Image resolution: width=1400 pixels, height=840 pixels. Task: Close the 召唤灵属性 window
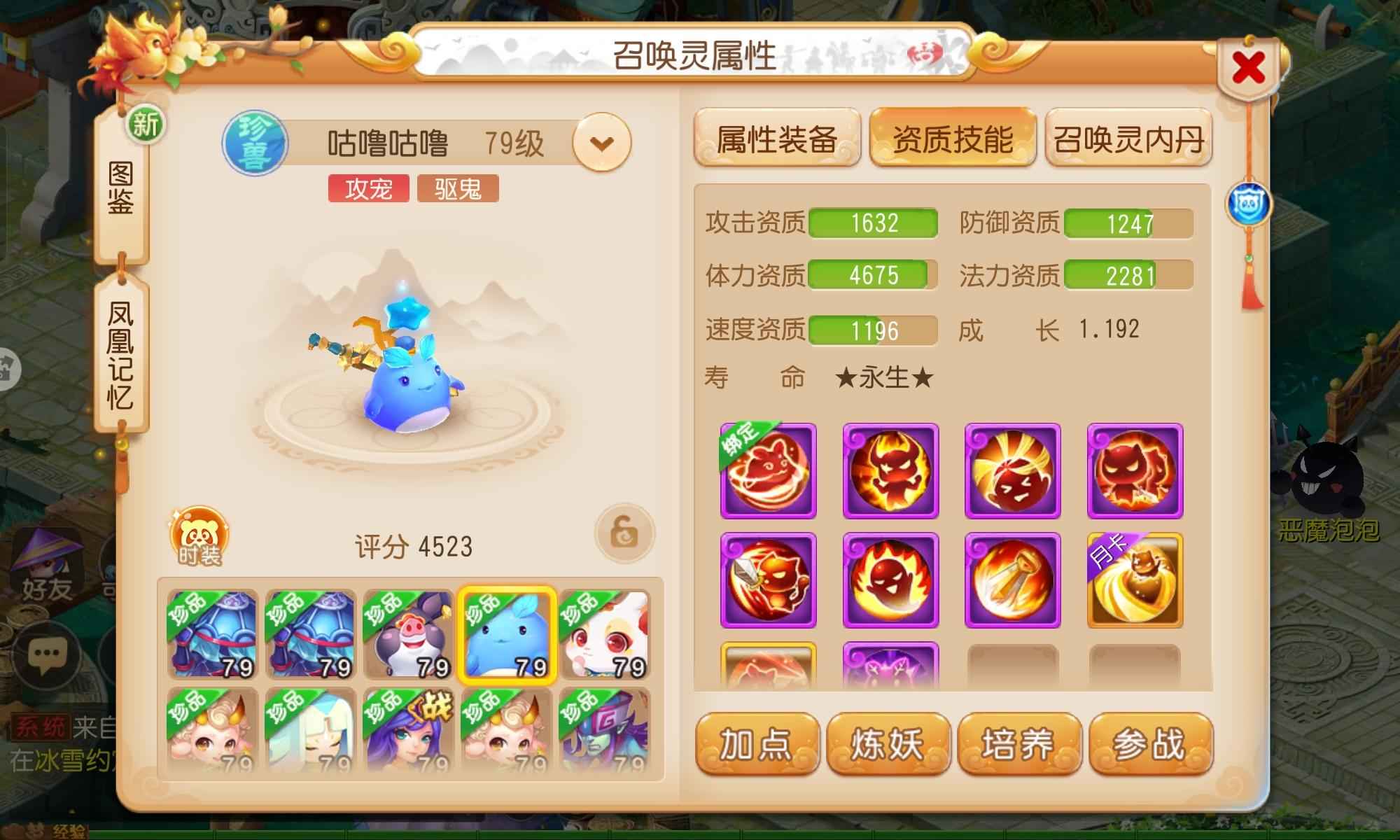[x=1249, y=68]
